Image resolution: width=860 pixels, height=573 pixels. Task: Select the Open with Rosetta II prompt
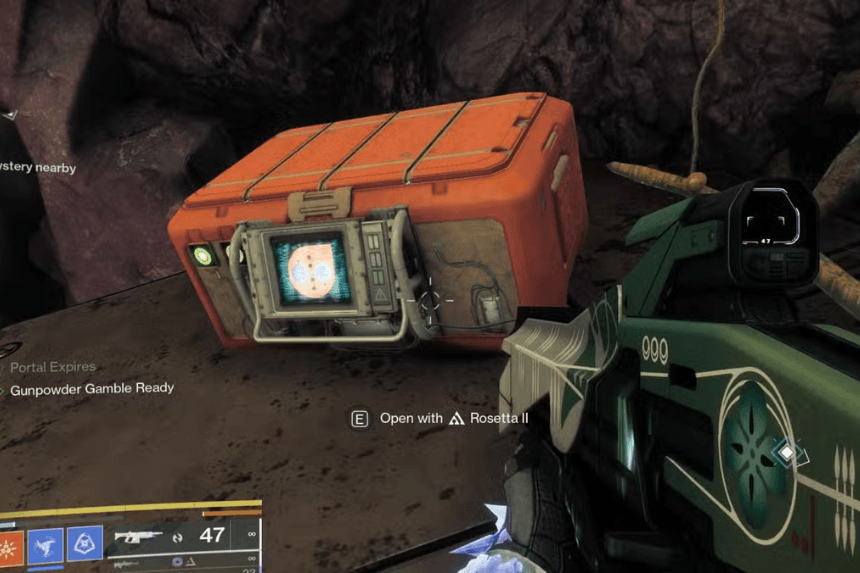point(440,418)
